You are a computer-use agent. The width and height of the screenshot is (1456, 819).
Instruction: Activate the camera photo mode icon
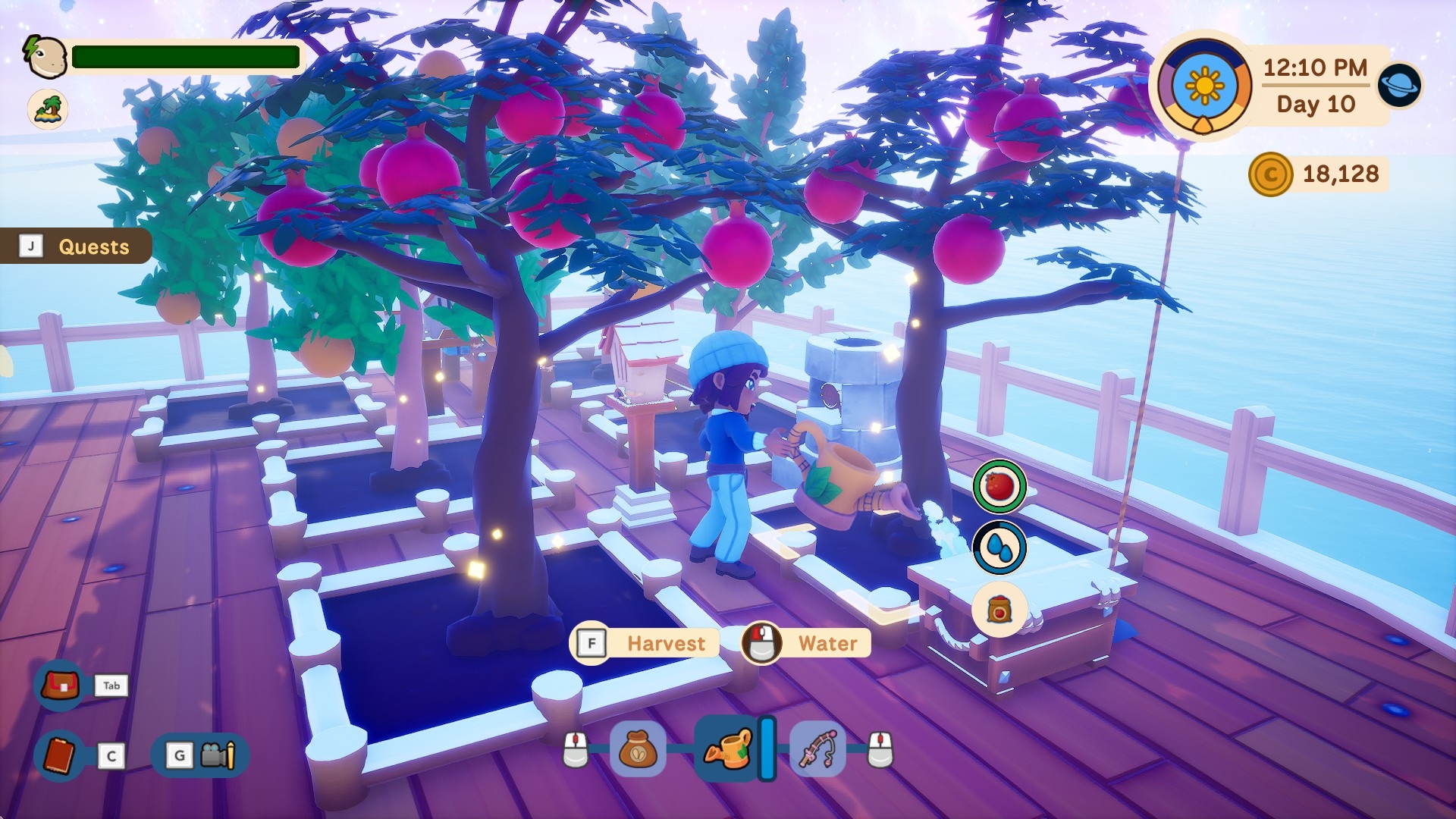[x=218, y=755]
